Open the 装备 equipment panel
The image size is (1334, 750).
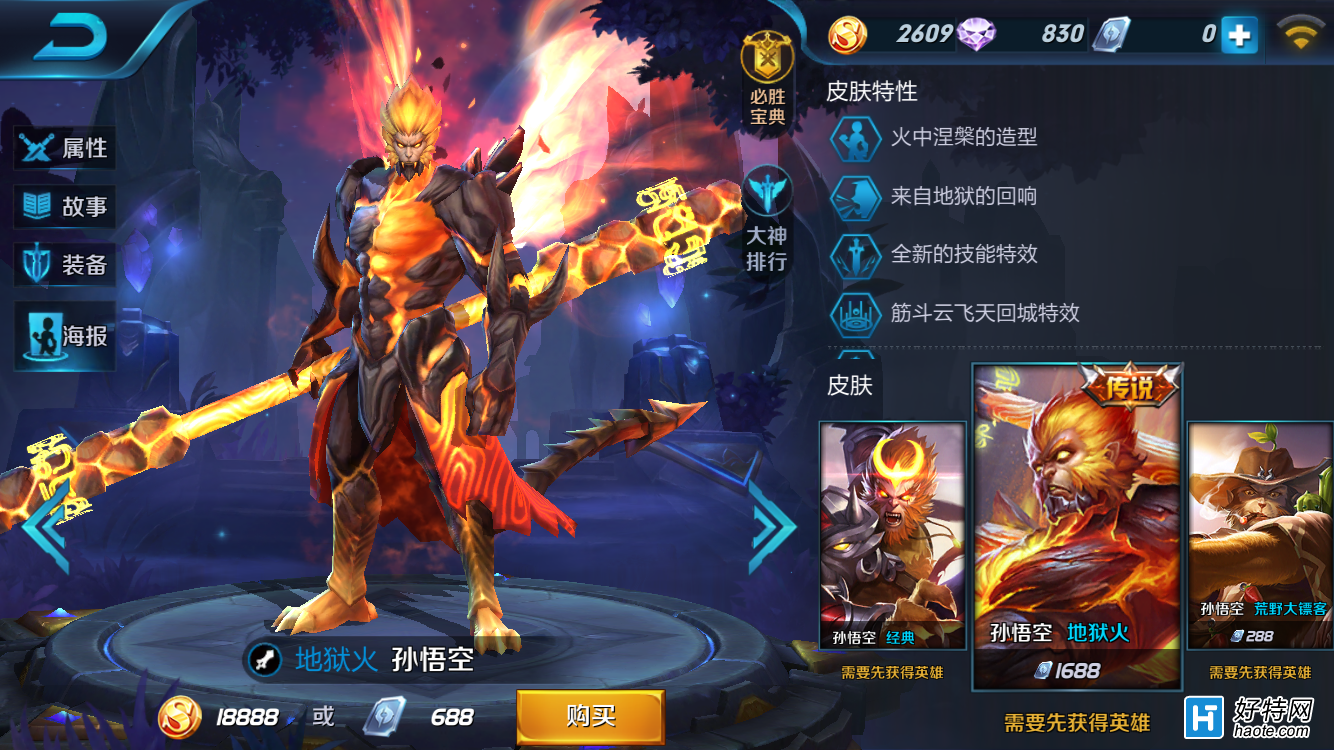(65, 265)
